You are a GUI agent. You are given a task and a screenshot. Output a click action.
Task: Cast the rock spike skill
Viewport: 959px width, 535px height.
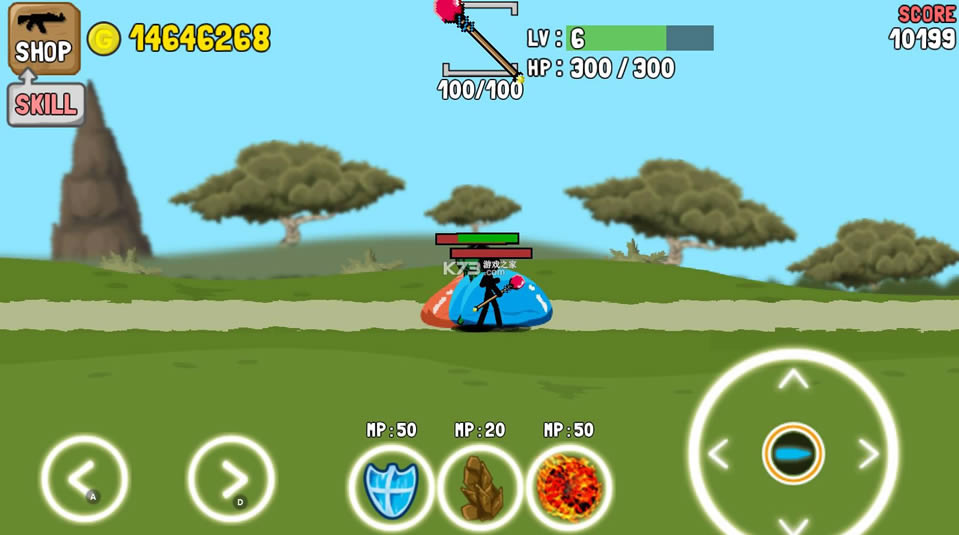[480, 487]
